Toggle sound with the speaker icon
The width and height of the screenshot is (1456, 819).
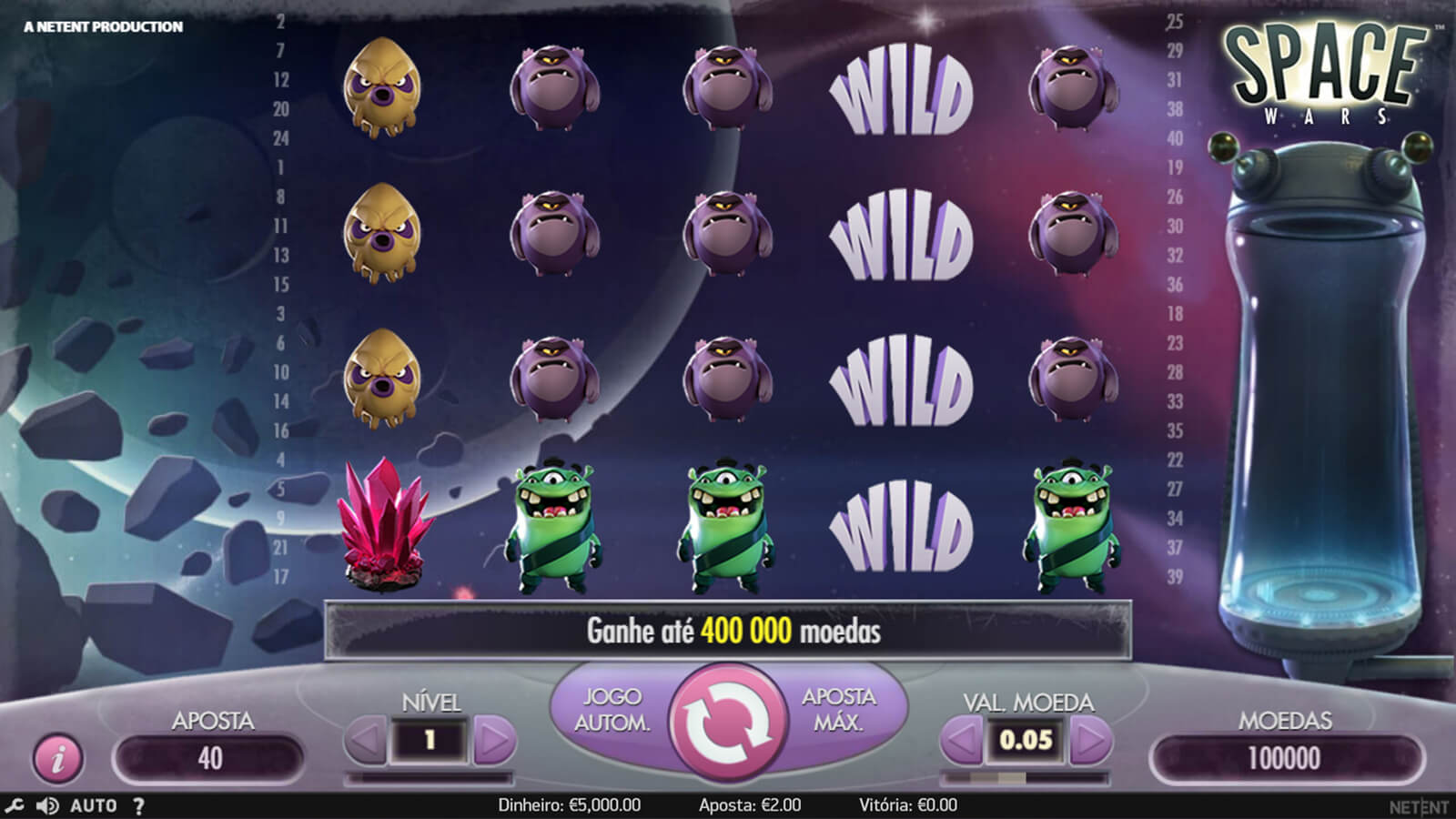click(47, 805)
